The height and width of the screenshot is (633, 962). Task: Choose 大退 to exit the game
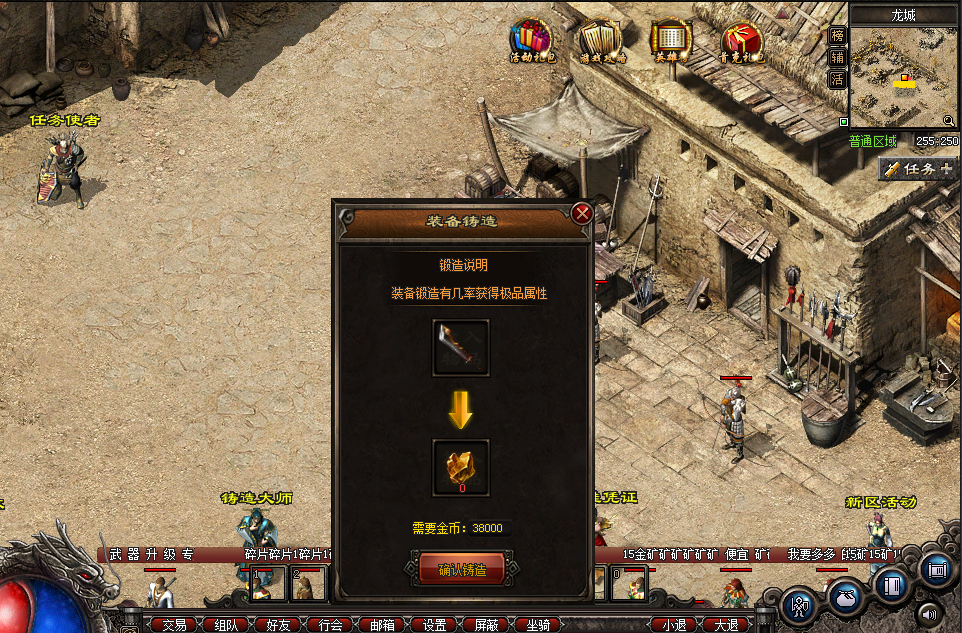coord(726,625)
